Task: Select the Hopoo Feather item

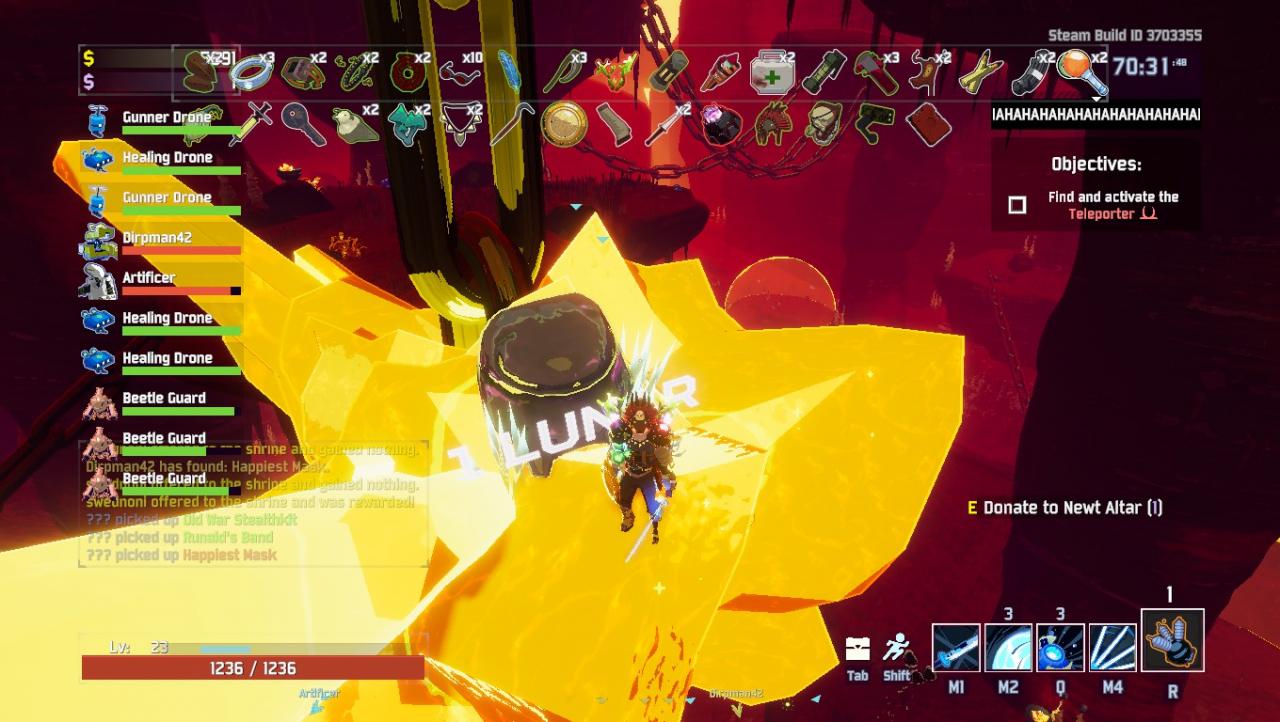Action: point(509,72)
